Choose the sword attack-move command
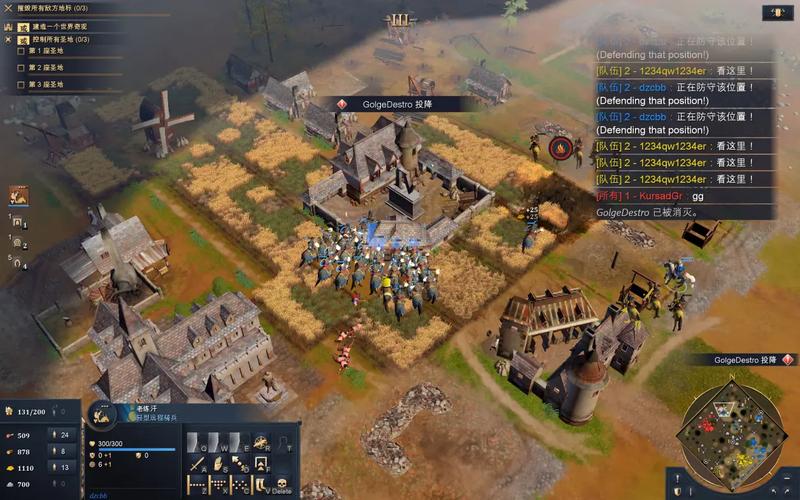The height and width of the screenshot is (500, 800). pyautogui.click(x=195, y=463)
